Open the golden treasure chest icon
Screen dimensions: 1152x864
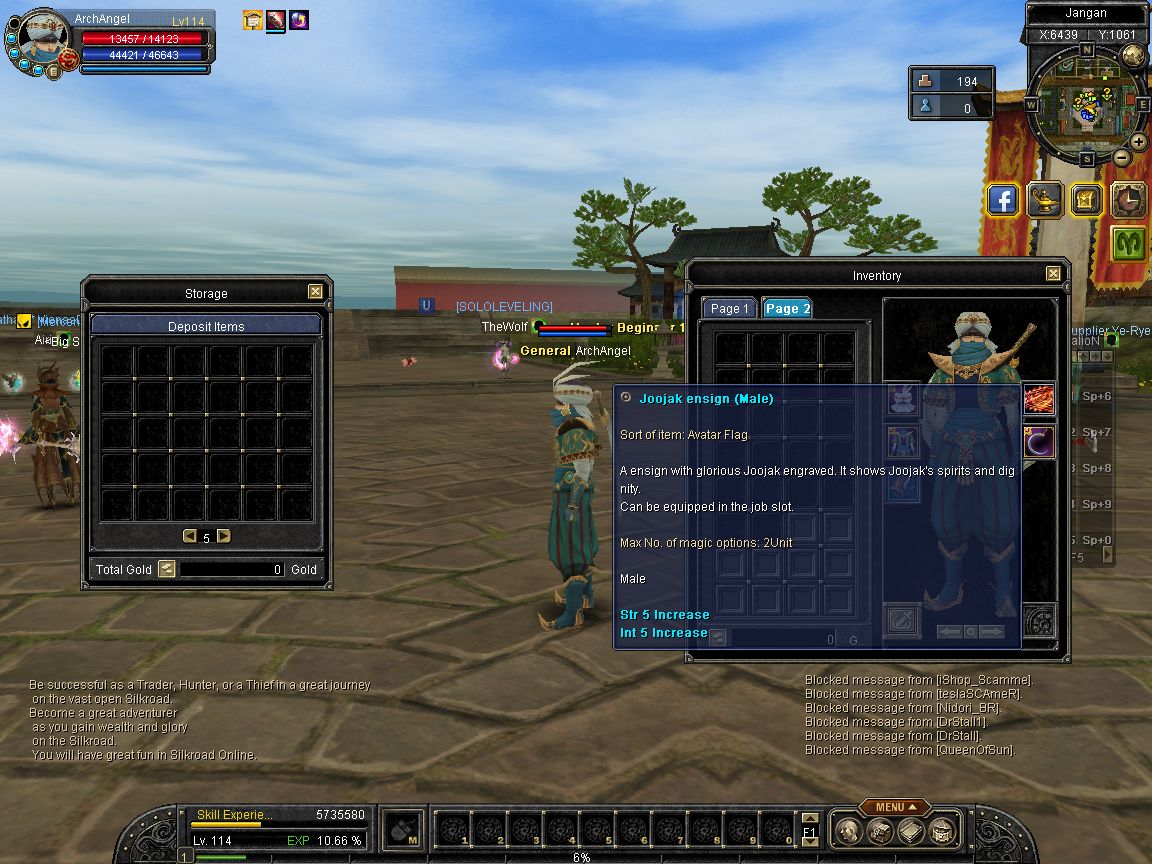tap(1086, 200)
